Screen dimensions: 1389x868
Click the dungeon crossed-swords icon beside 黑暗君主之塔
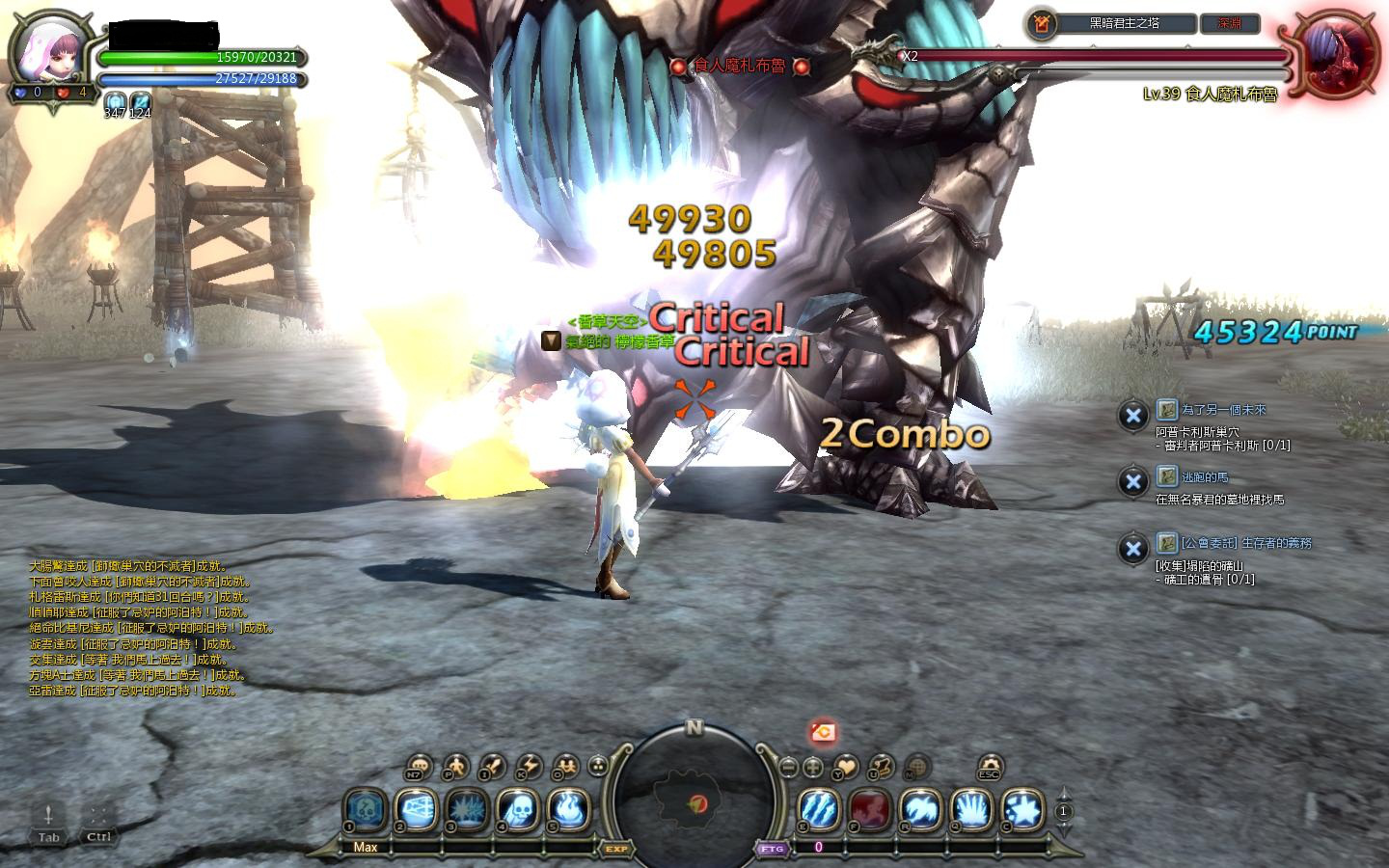pyautogui.click(x=1041, y=24)
